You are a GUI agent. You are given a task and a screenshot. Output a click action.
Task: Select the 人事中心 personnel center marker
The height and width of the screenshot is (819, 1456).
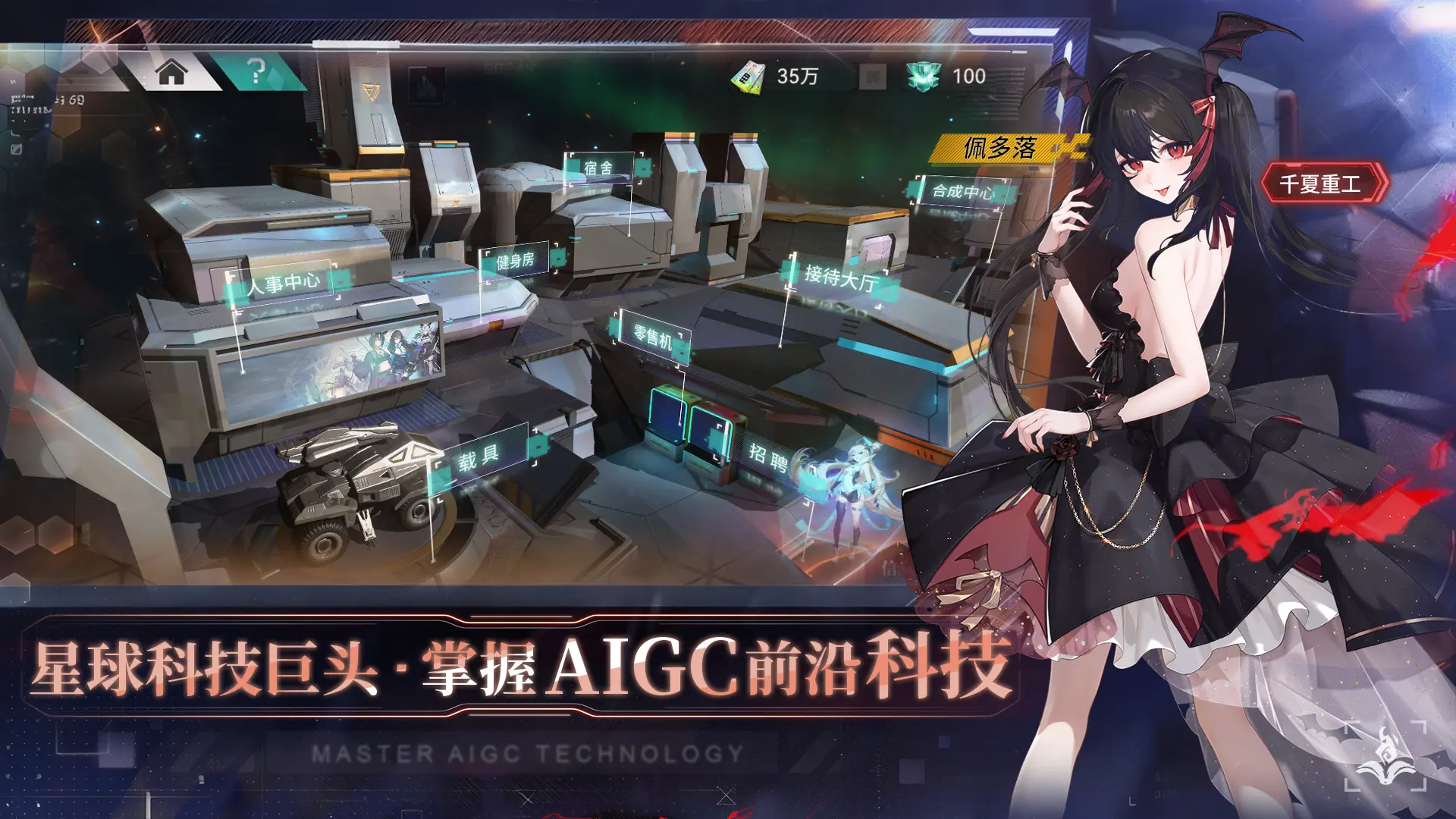tap(284, 281)
